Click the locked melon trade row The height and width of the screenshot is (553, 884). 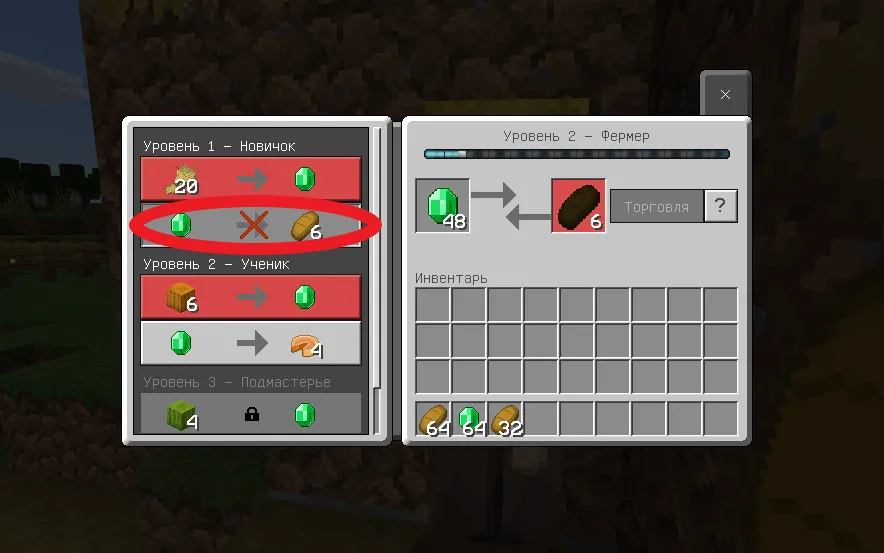point(251,414)
